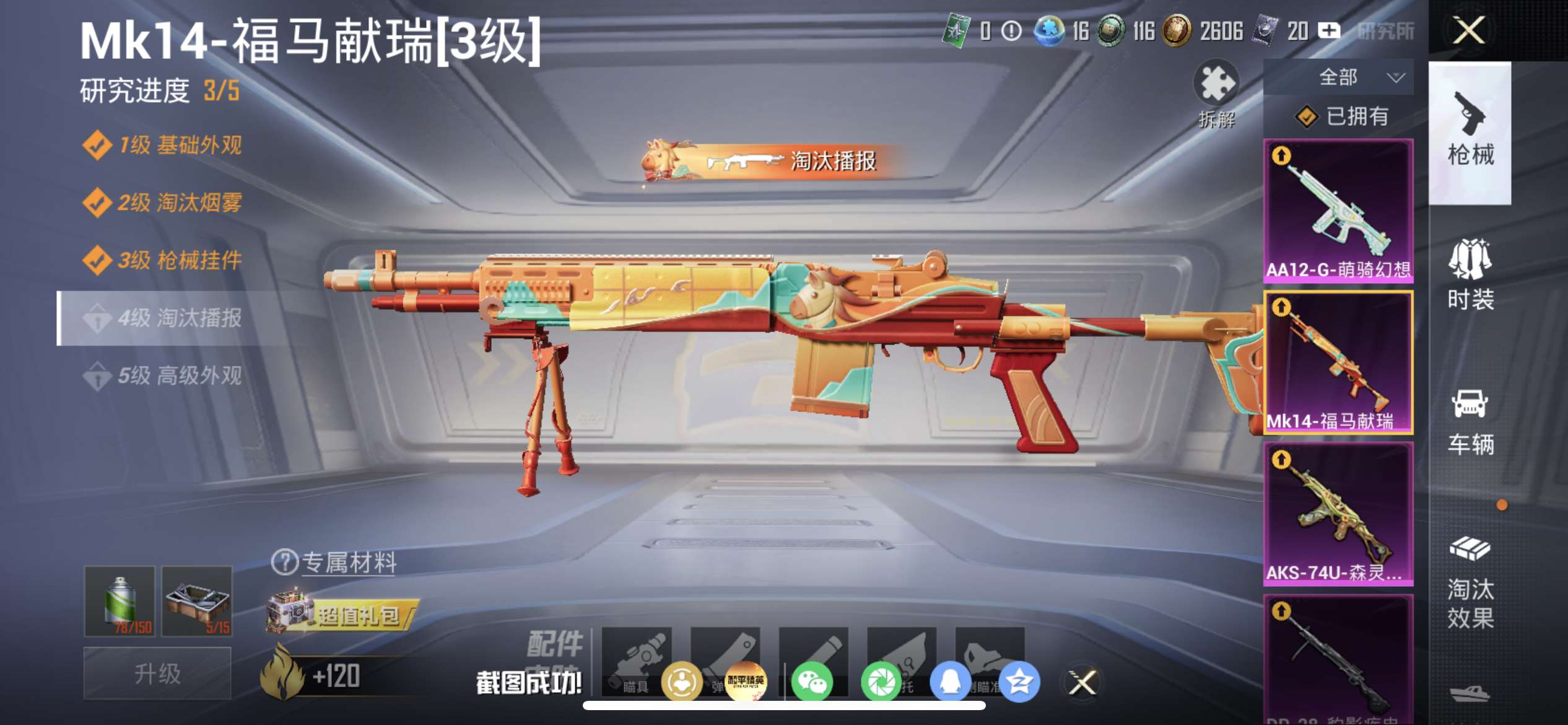
Task: Share the screenshot to WeChat
Action: (x=812, y=682)
